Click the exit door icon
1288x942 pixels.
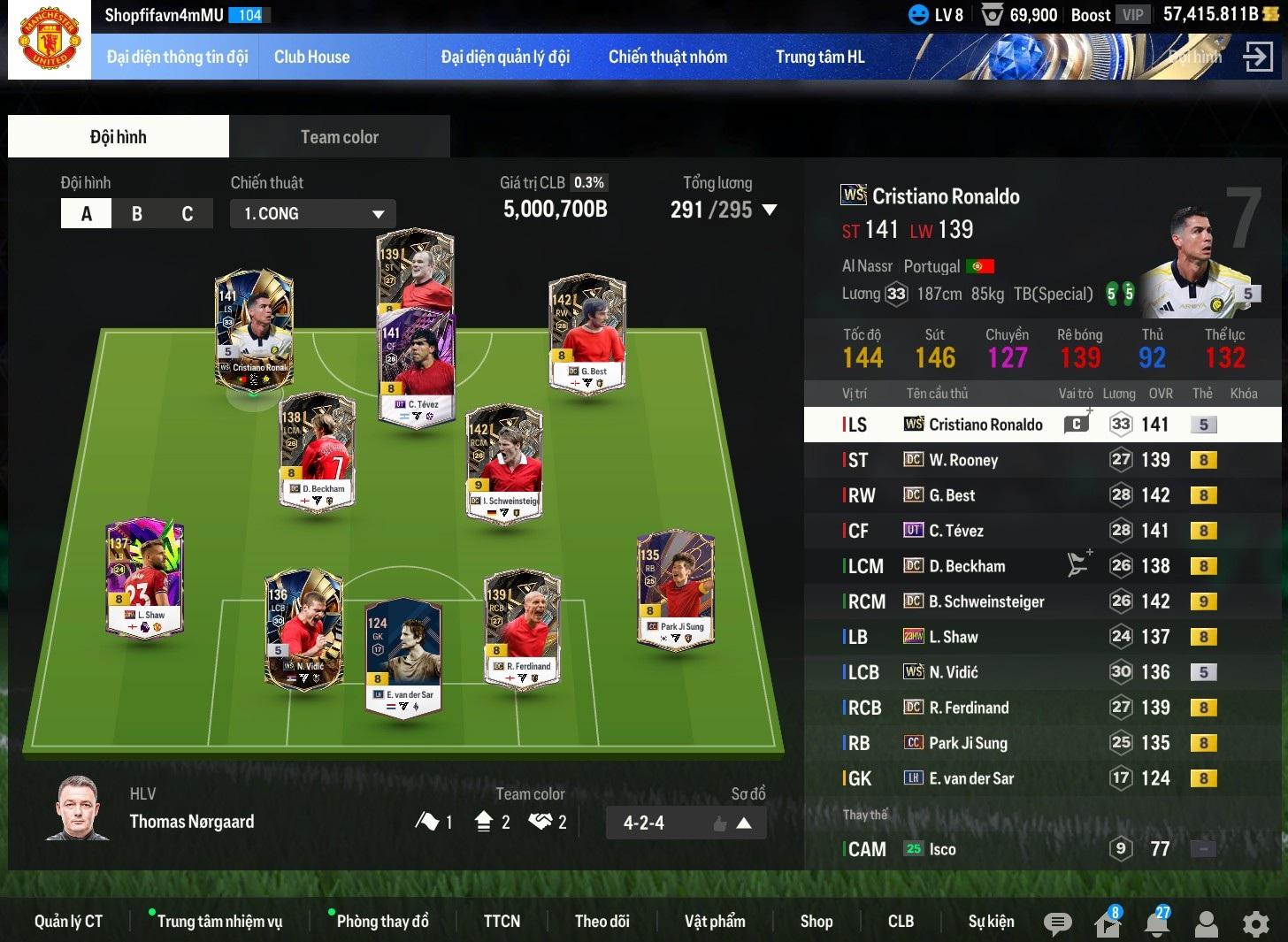point(1256,57)
